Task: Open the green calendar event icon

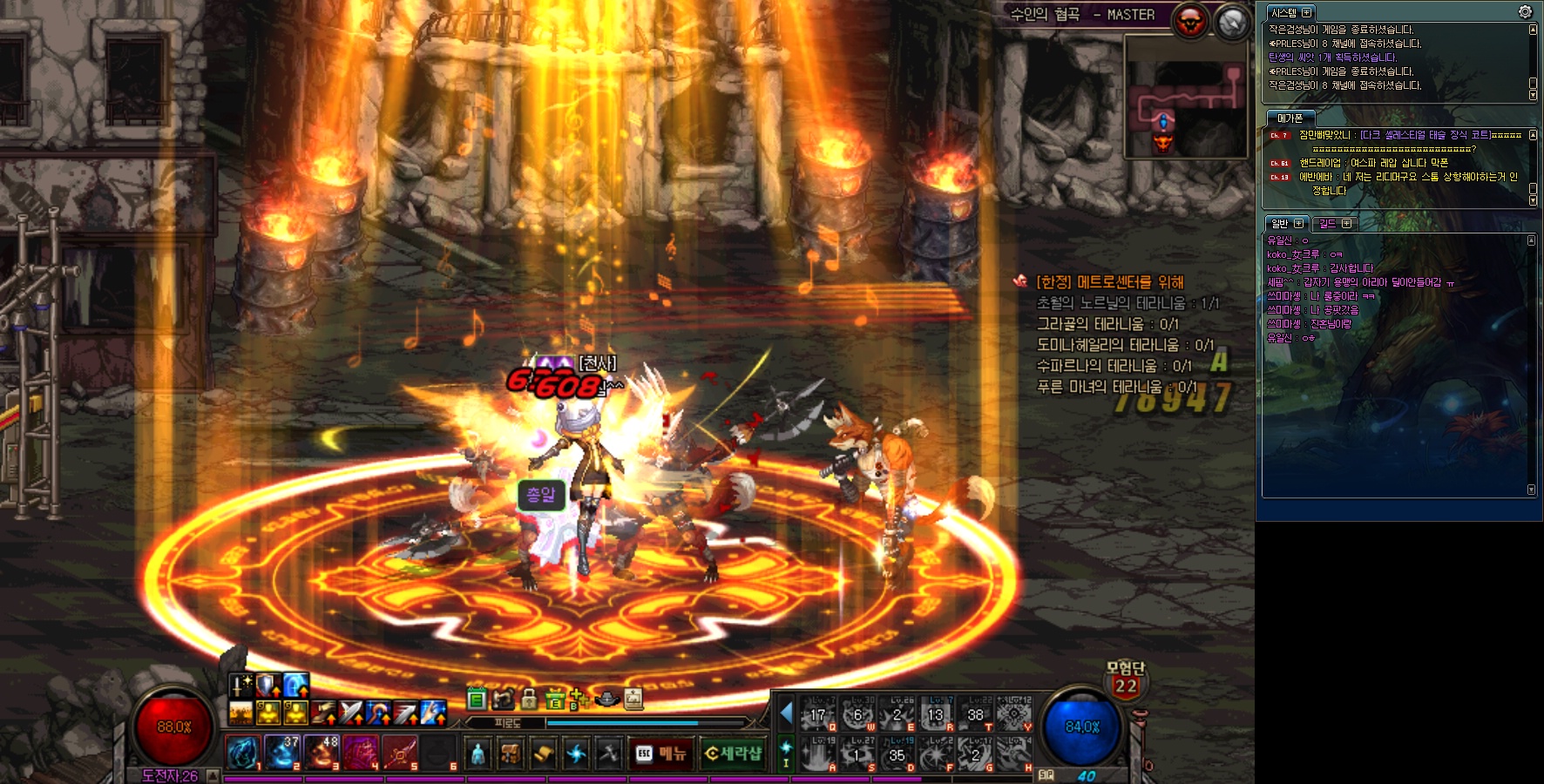Action: 476,699
